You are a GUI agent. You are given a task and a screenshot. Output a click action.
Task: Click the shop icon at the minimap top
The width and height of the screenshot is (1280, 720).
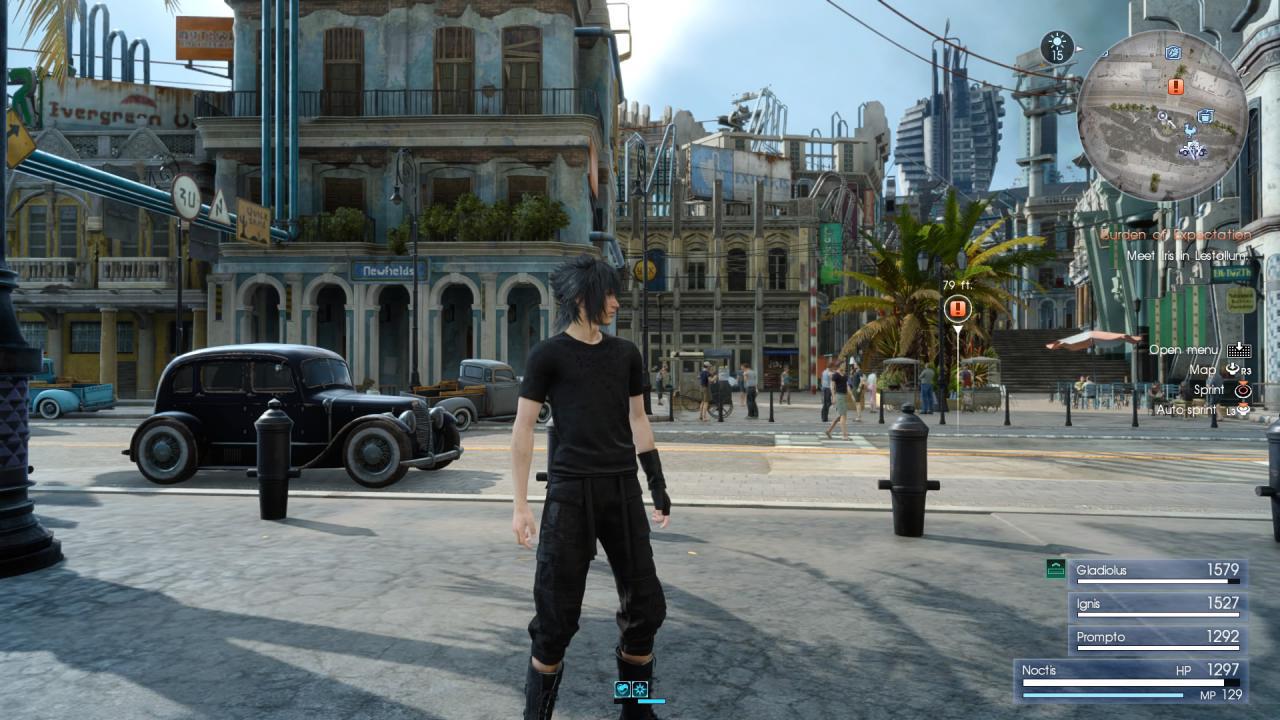(1172, 51)
